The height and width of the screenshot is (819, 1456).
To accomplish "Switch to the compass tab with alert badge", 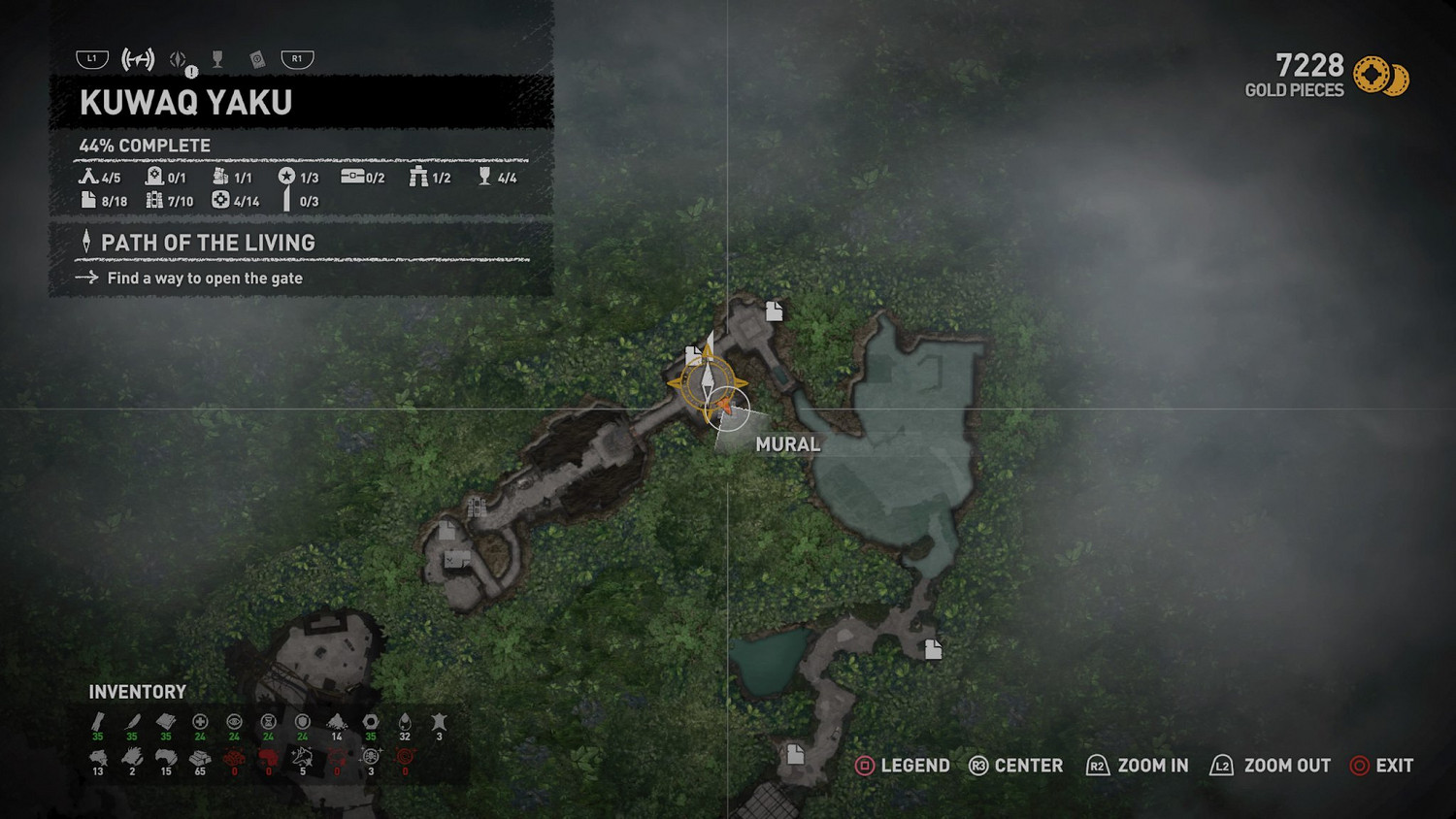I will tap(179, 60).
